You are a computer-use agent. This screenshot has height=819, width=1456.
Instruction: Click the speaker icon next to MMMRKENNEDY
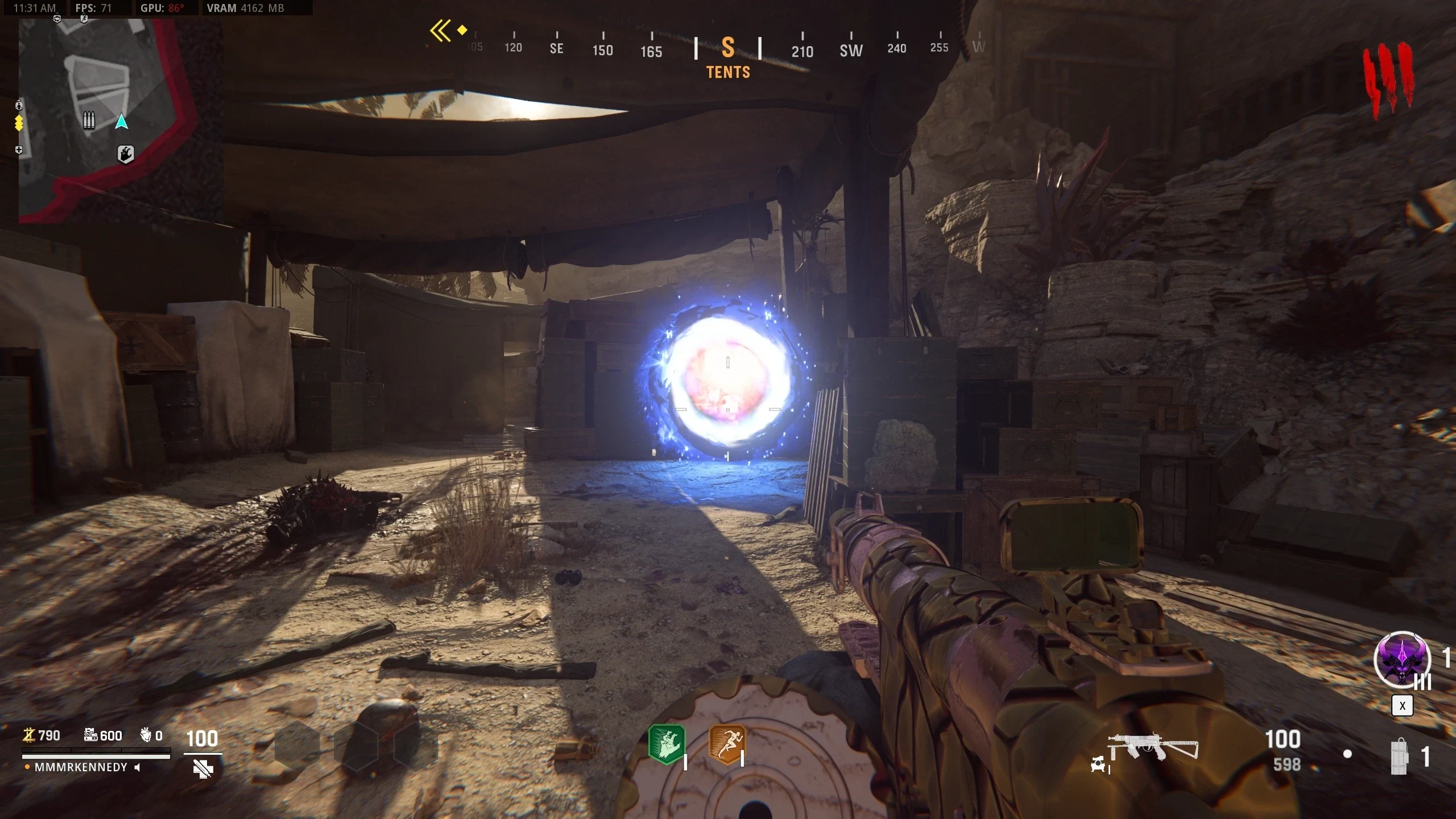137,767
